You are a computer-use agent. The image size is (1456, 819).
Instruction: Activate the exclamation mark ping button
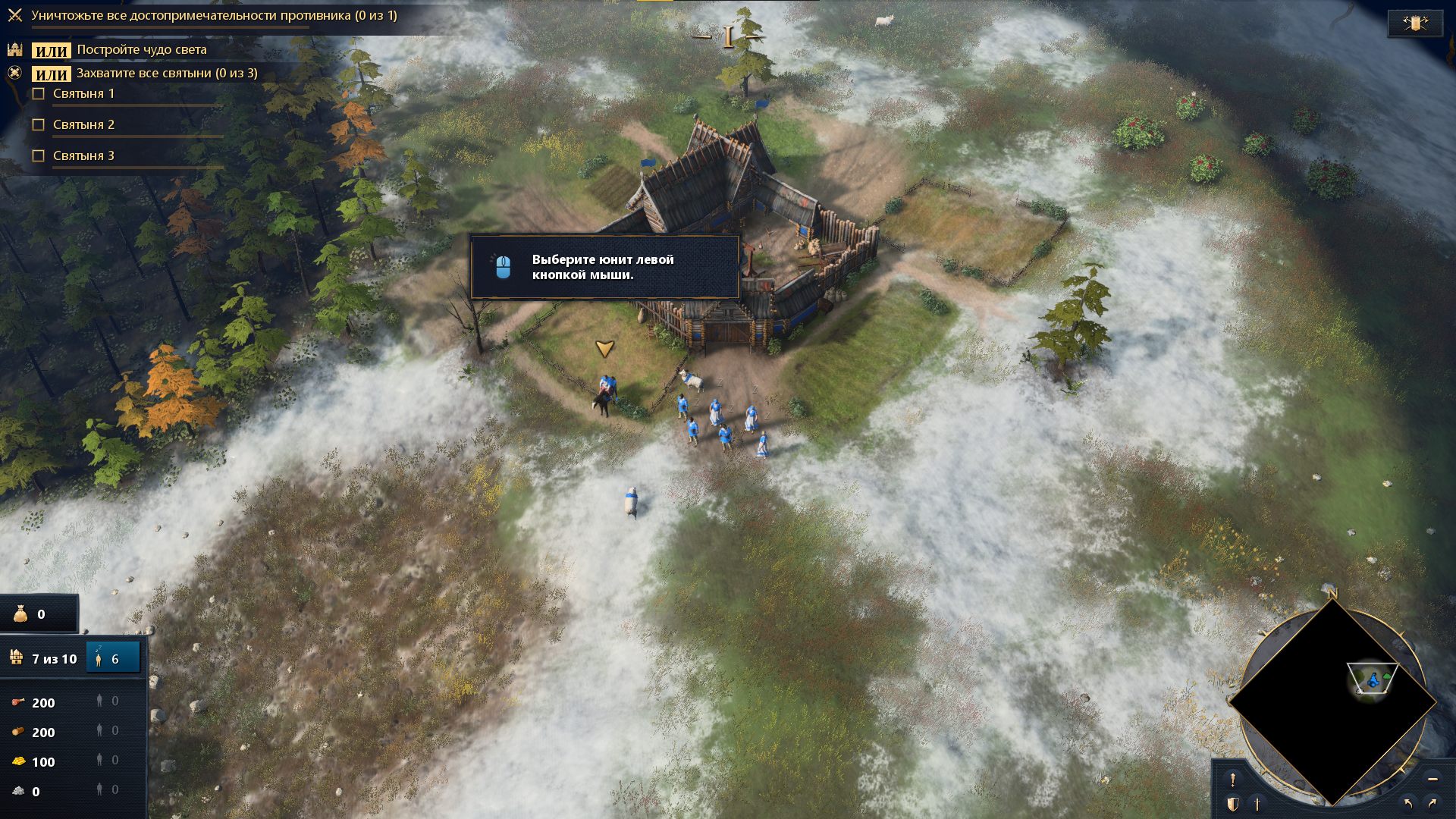1233,780
